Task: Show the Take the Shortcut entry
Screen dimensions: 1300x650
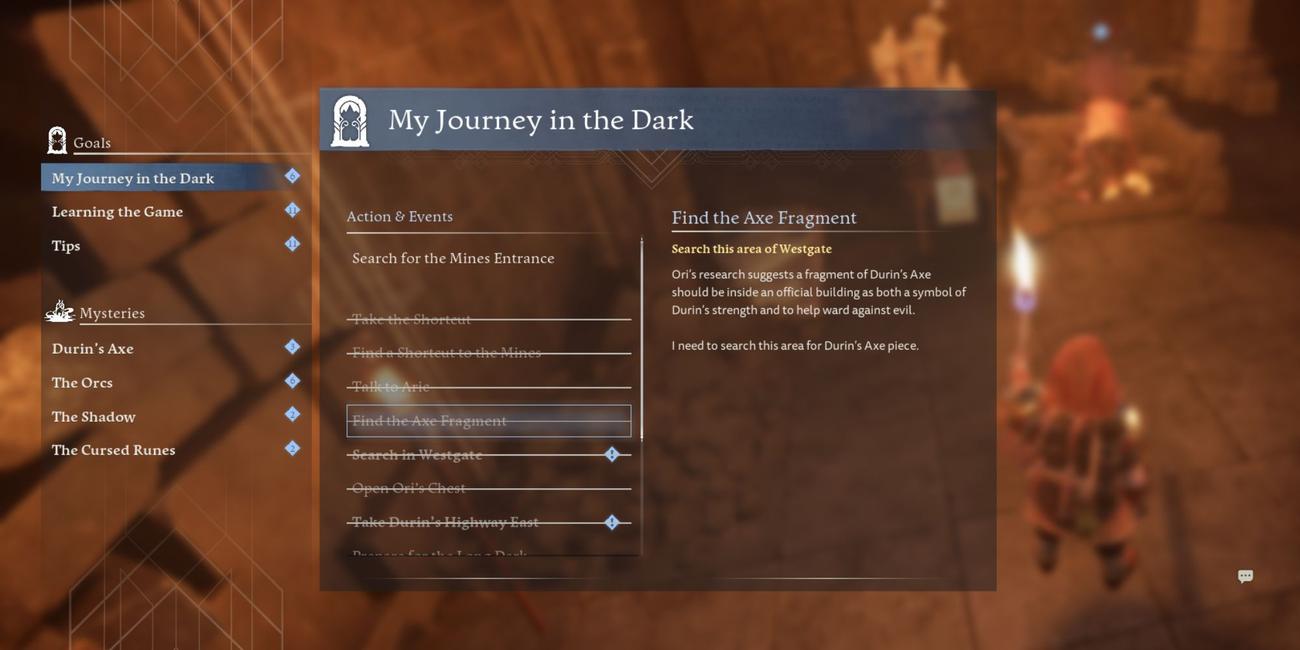Action: tap(411, 319)
